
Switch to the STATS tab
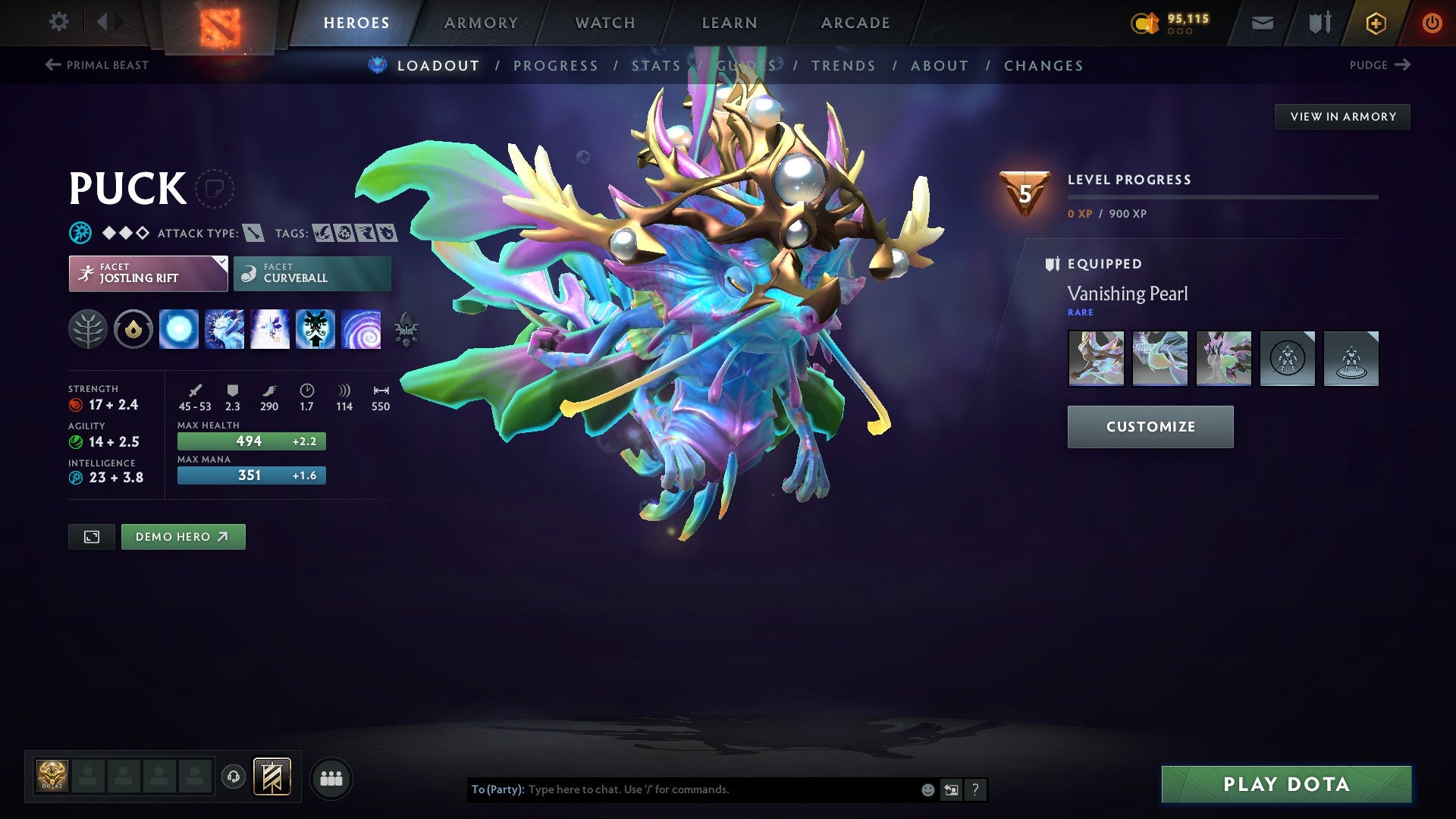click(x=656, y=66)
